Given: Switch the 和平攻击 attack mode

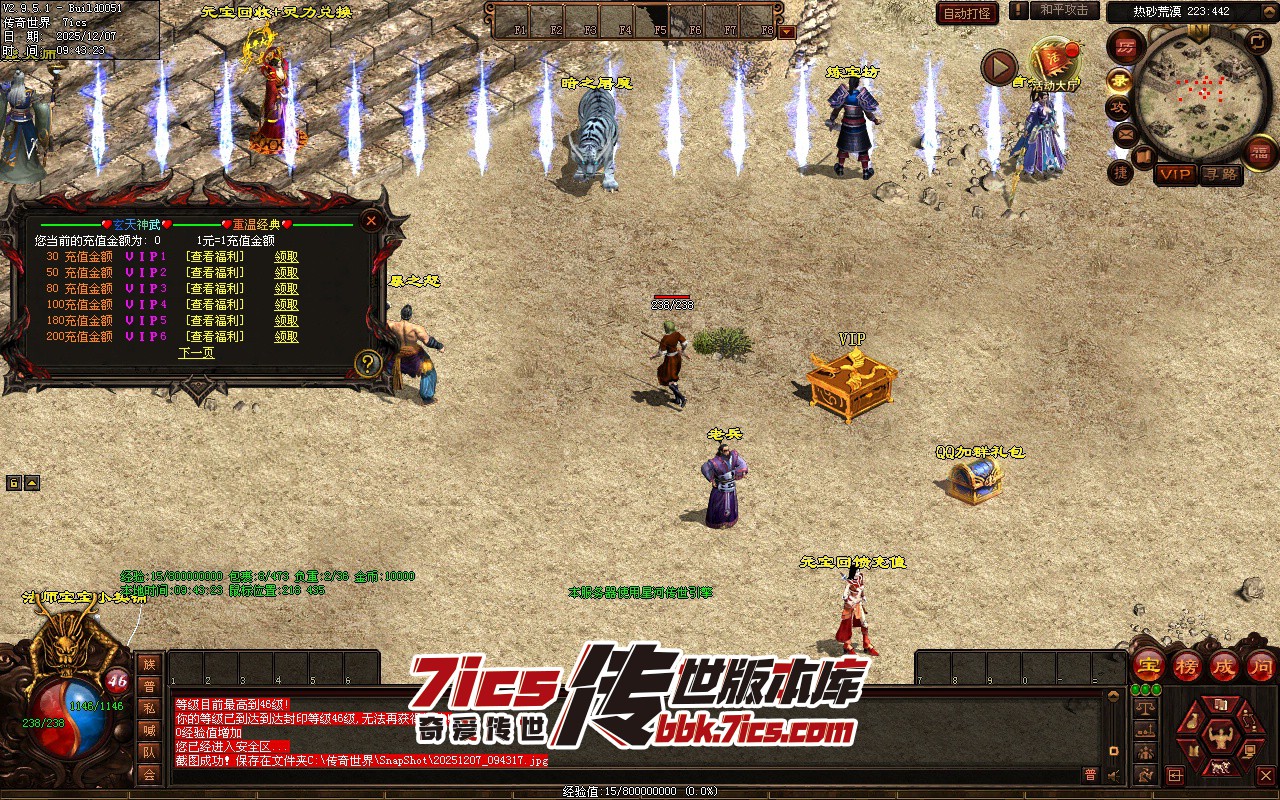Looking at the screenshot, I should [1063, 10].
